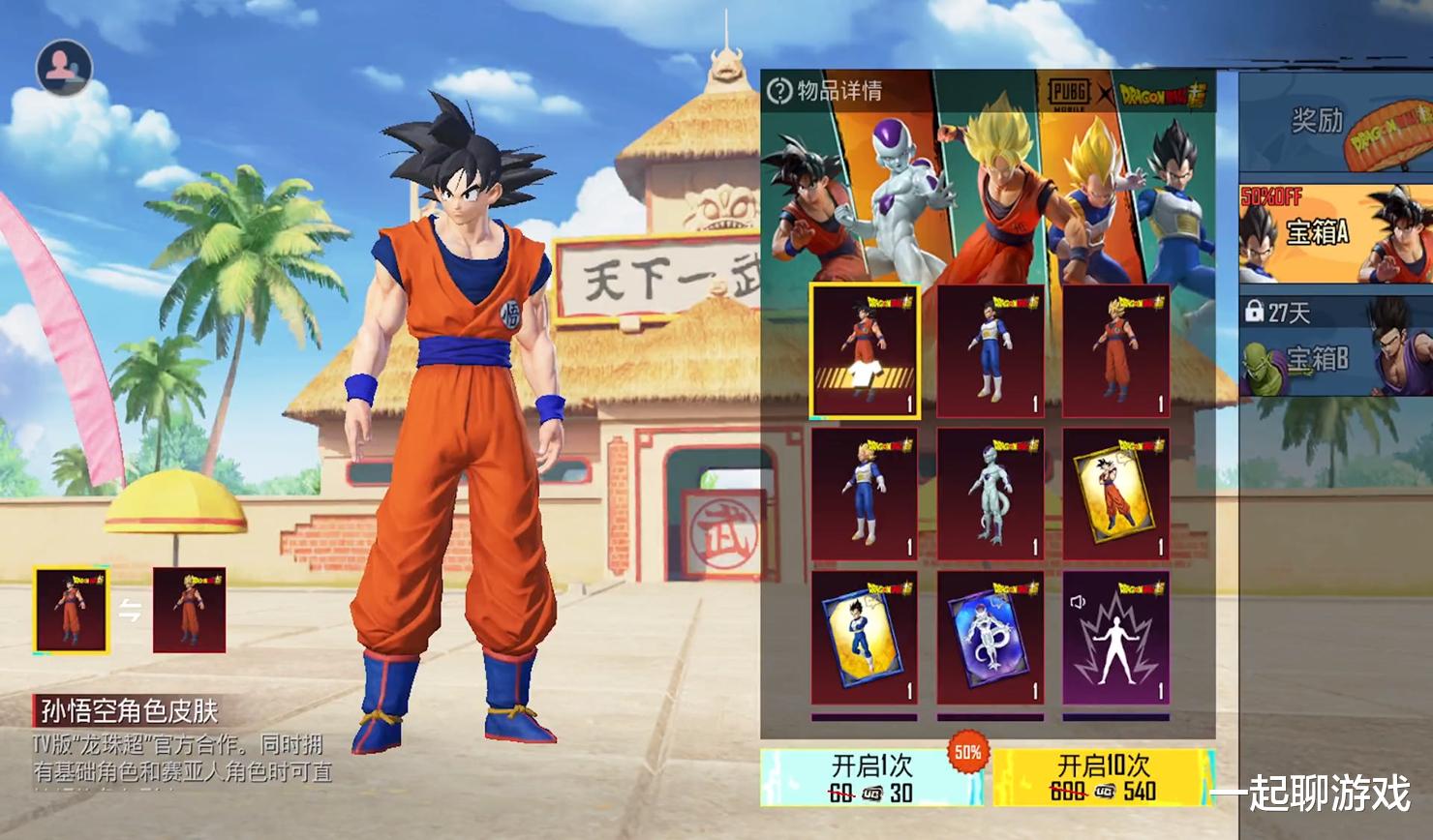Switch to the 奖励 rewards tab
This screenshot has height=840, width=1433.
1334,124
